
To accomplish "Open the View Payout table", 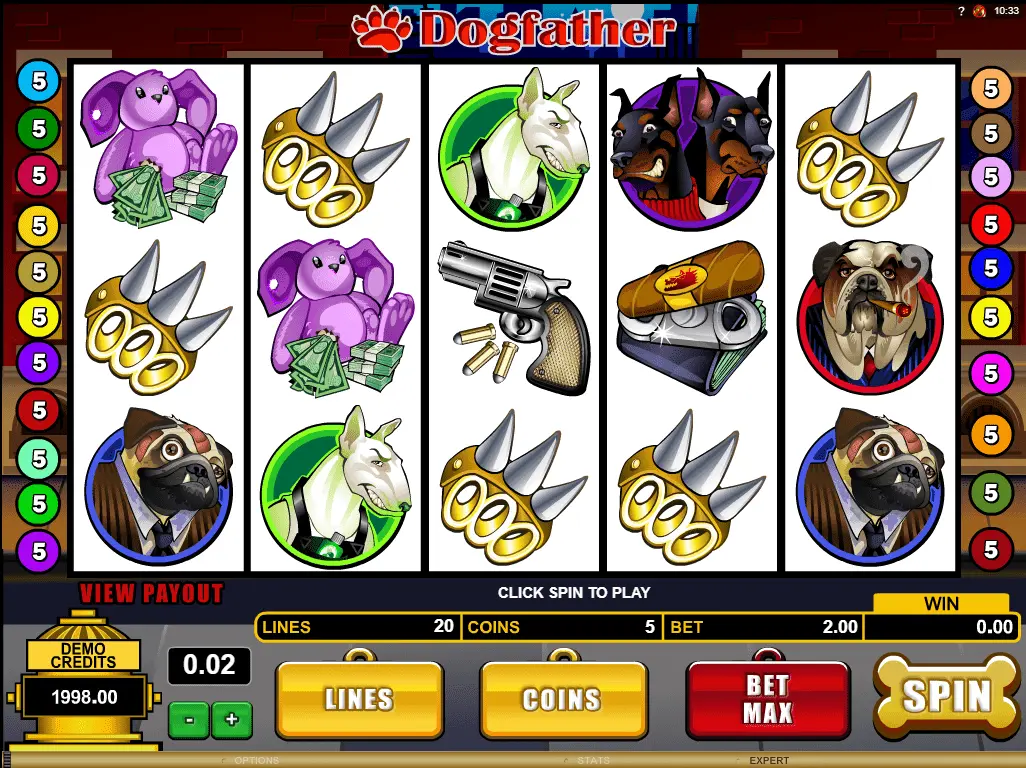I will pyautogui.click(x=151, y=593).
